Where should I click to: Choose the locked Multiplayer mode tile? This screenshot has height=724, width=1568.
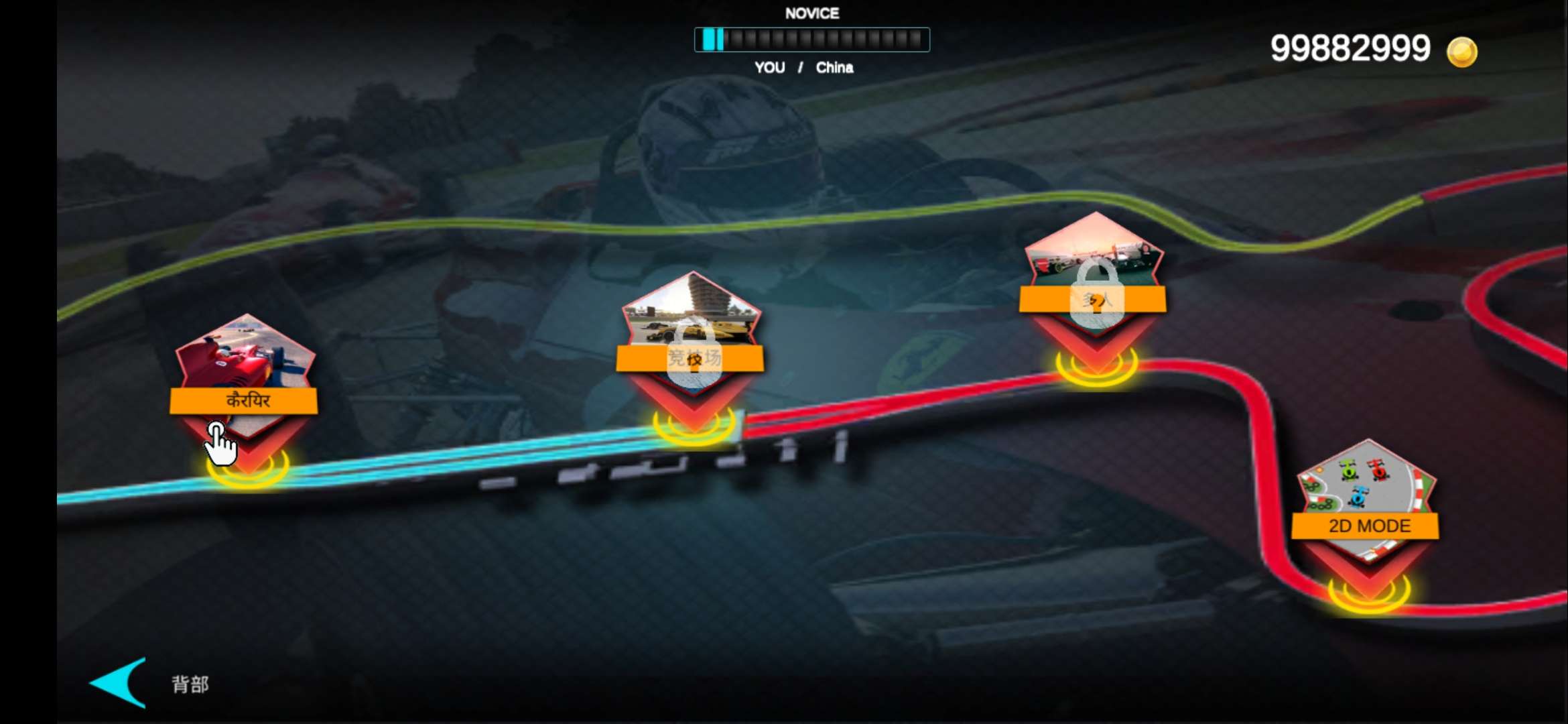coord(1094,280)
